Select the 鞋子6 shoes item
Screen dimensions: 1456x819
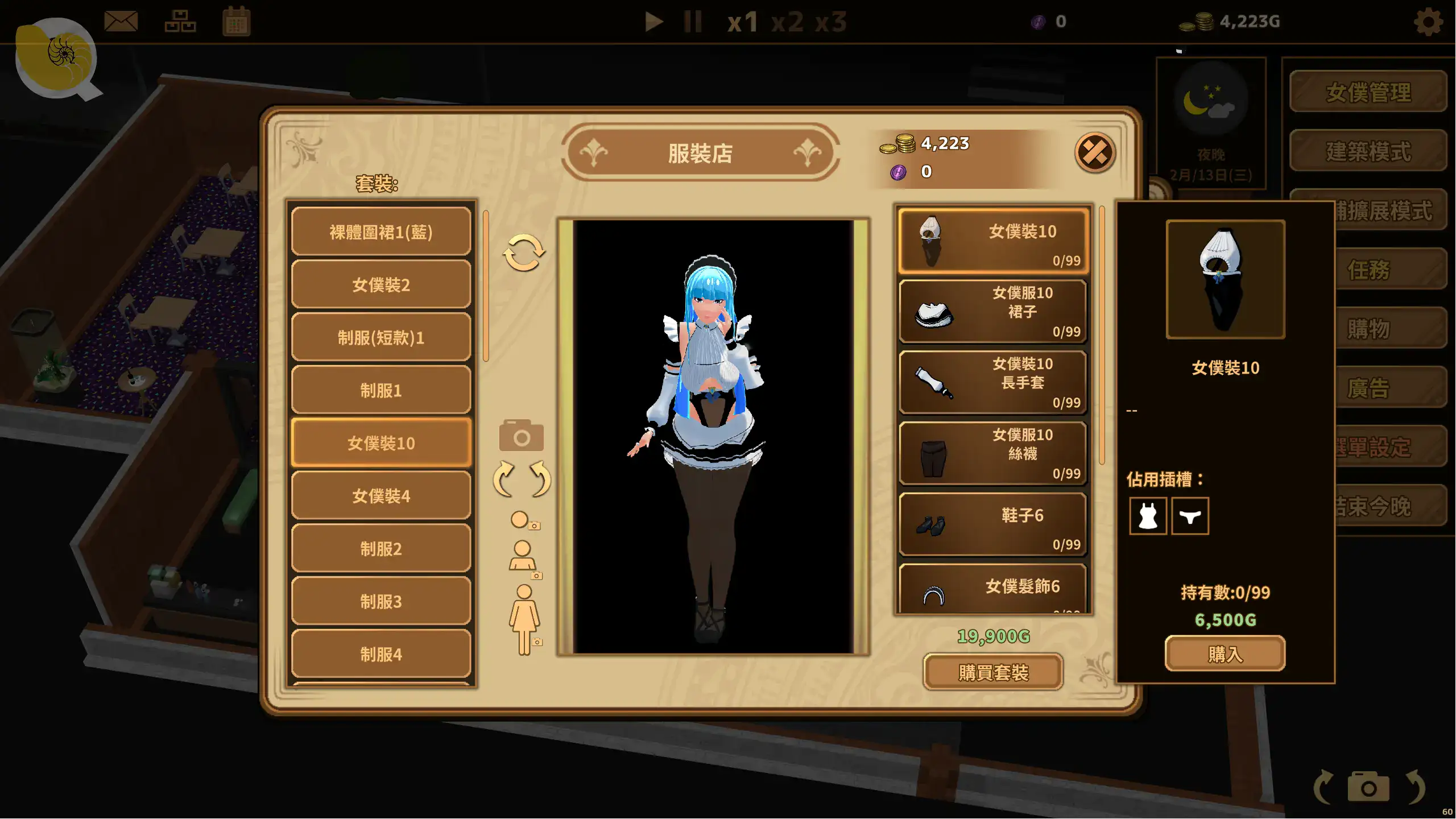(x=993, y=524)
